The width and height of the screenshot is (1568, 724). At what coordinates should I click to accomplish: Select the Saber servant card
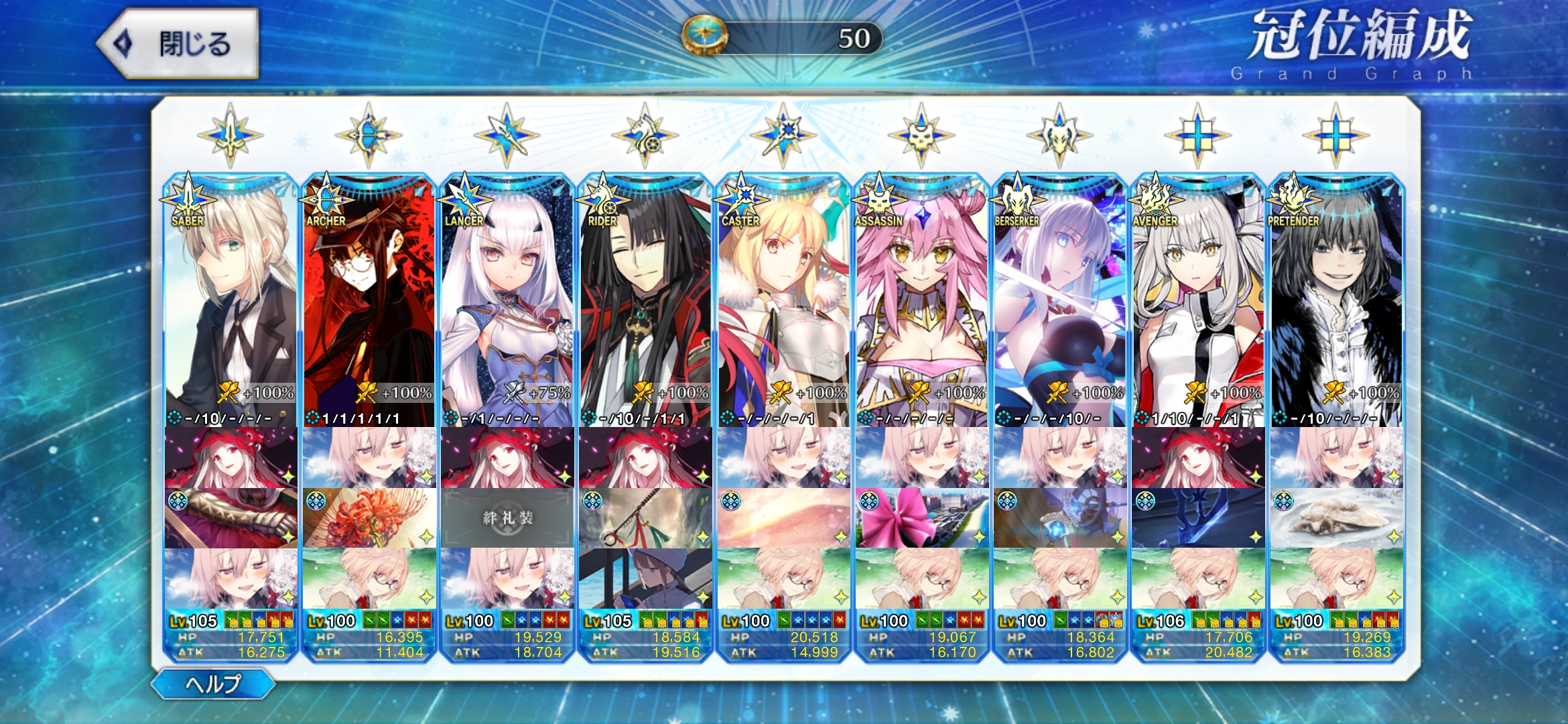pos(231,302)
